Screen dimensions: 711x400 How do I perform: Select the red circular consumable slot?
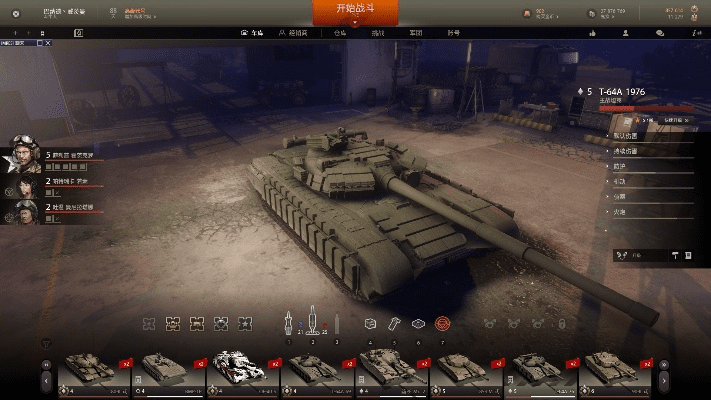pos(443,324)
